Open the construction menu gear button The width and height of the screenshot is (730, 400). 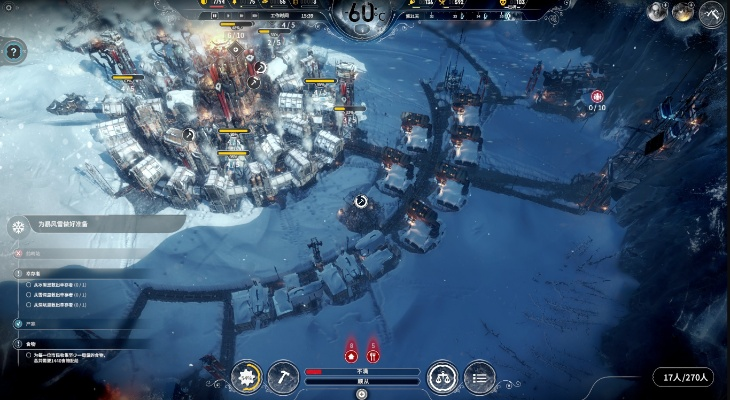(246, 377)
